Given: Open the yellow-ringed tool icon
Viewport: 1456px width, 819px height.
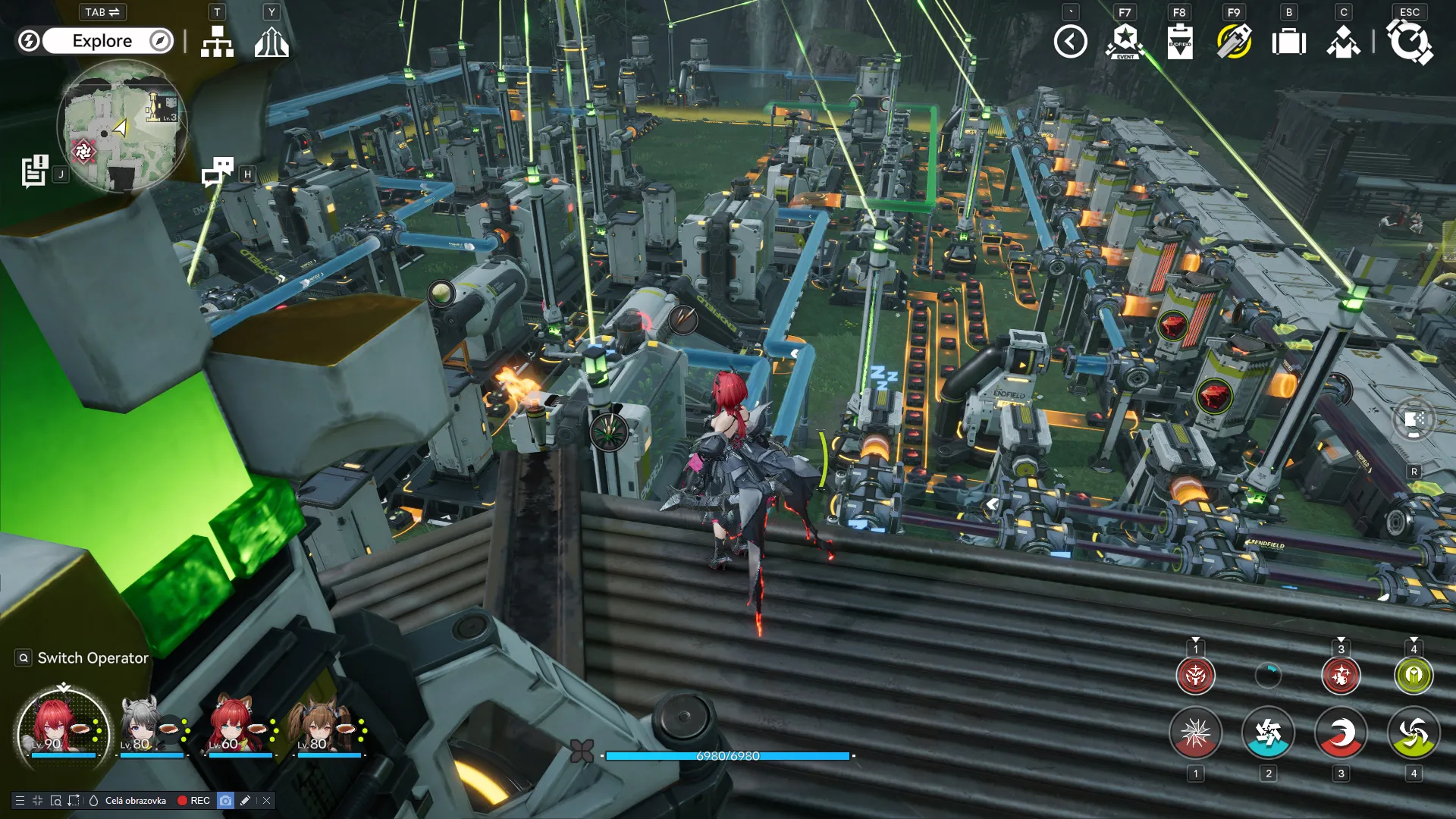Looking at the screenshot, I should [x=1234, y=42].
